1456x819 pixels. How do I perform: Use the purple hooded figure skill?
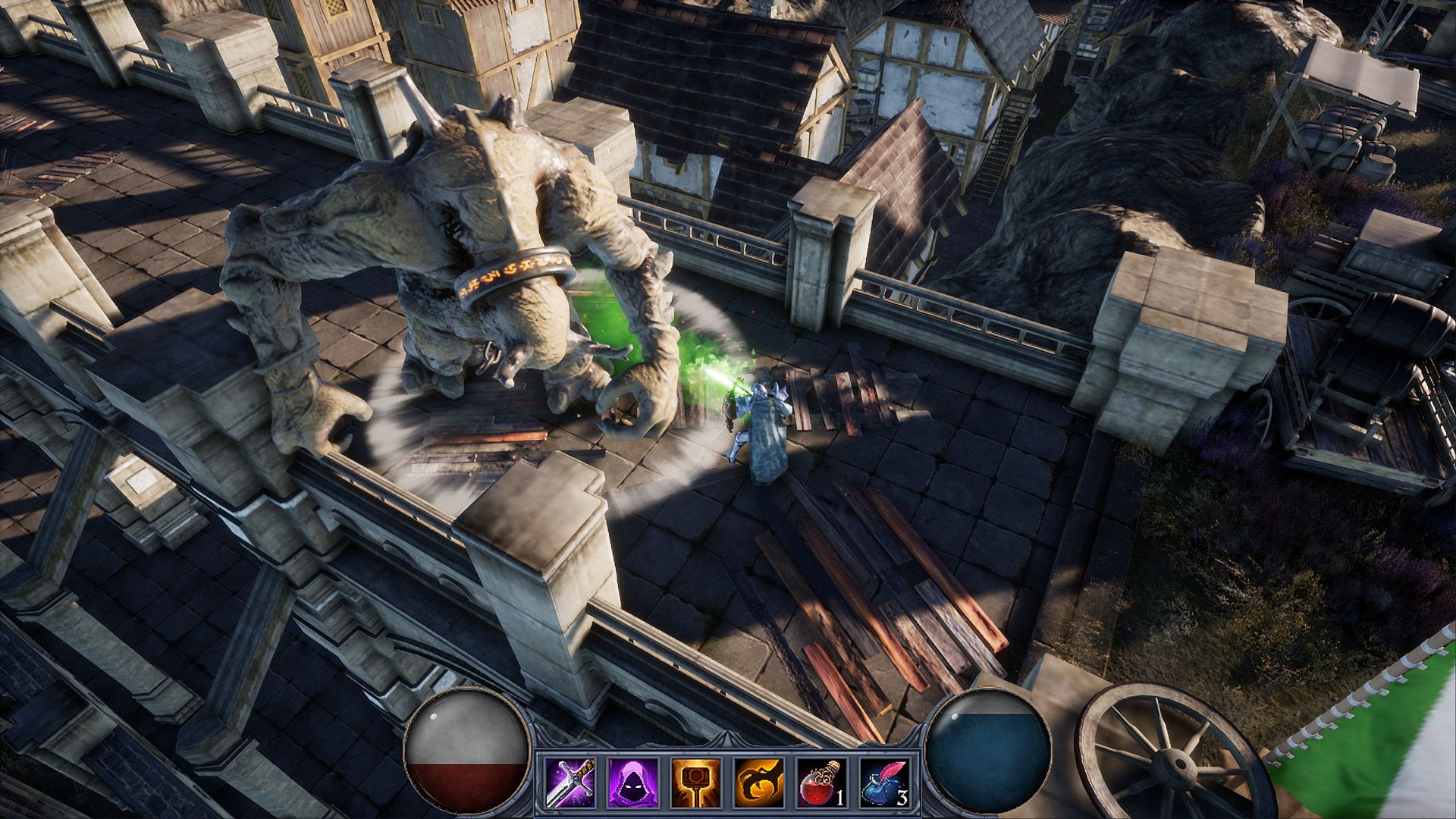click(x=632, y=783)
